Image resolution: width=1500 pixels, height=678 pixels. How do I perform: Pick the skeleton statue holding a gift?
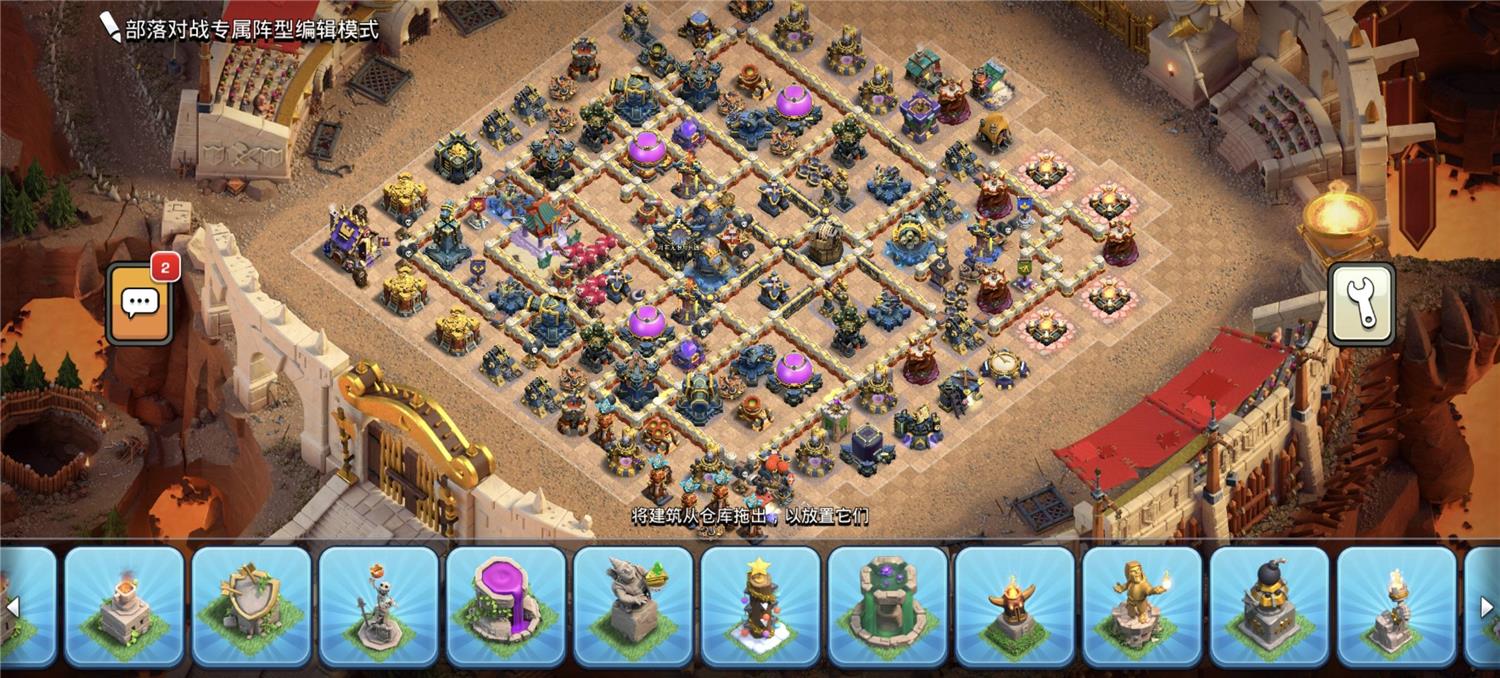(x=378, y=607)
